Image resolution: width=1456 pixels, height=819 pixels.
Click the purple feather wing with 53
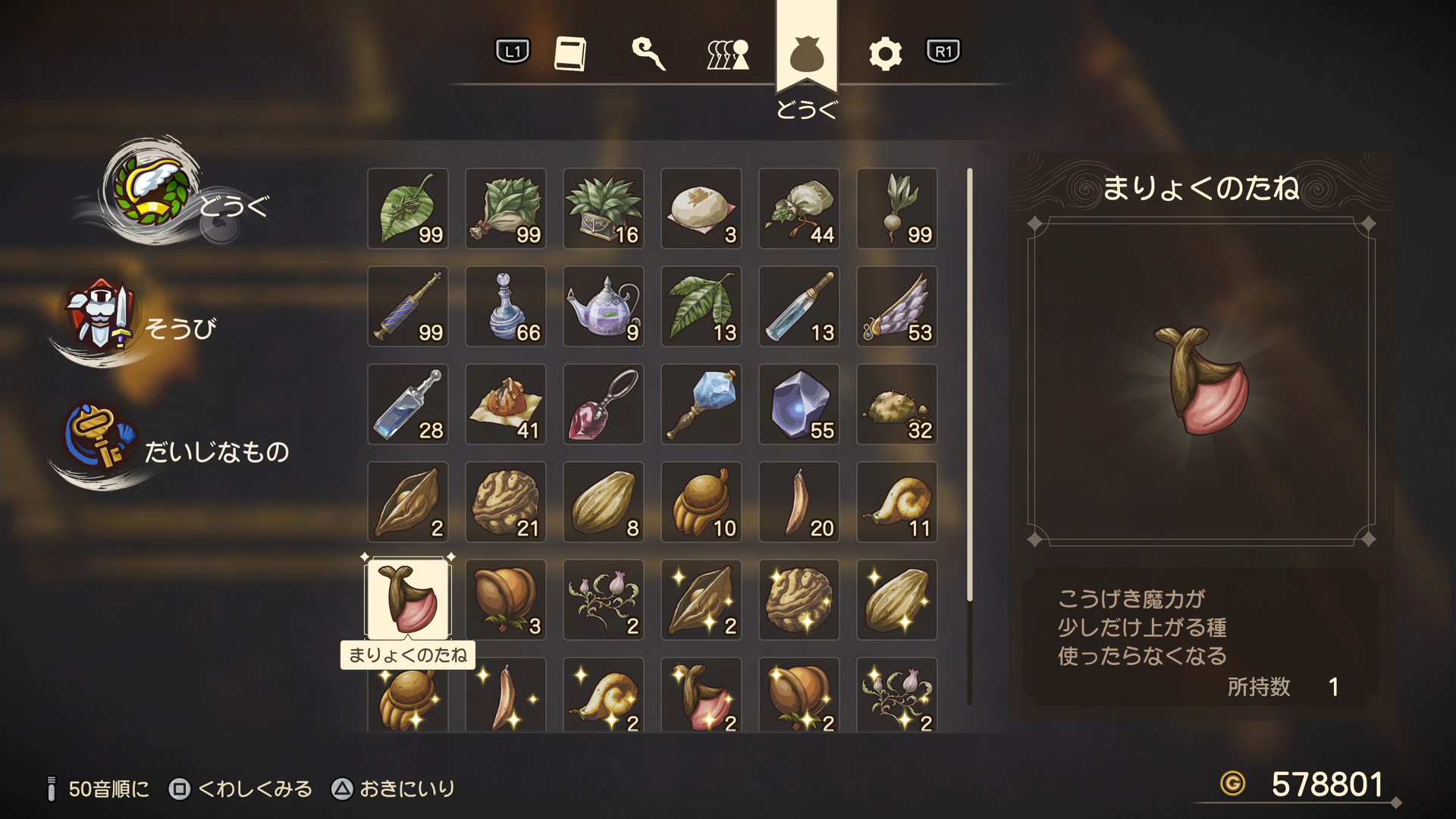(897, 306)
